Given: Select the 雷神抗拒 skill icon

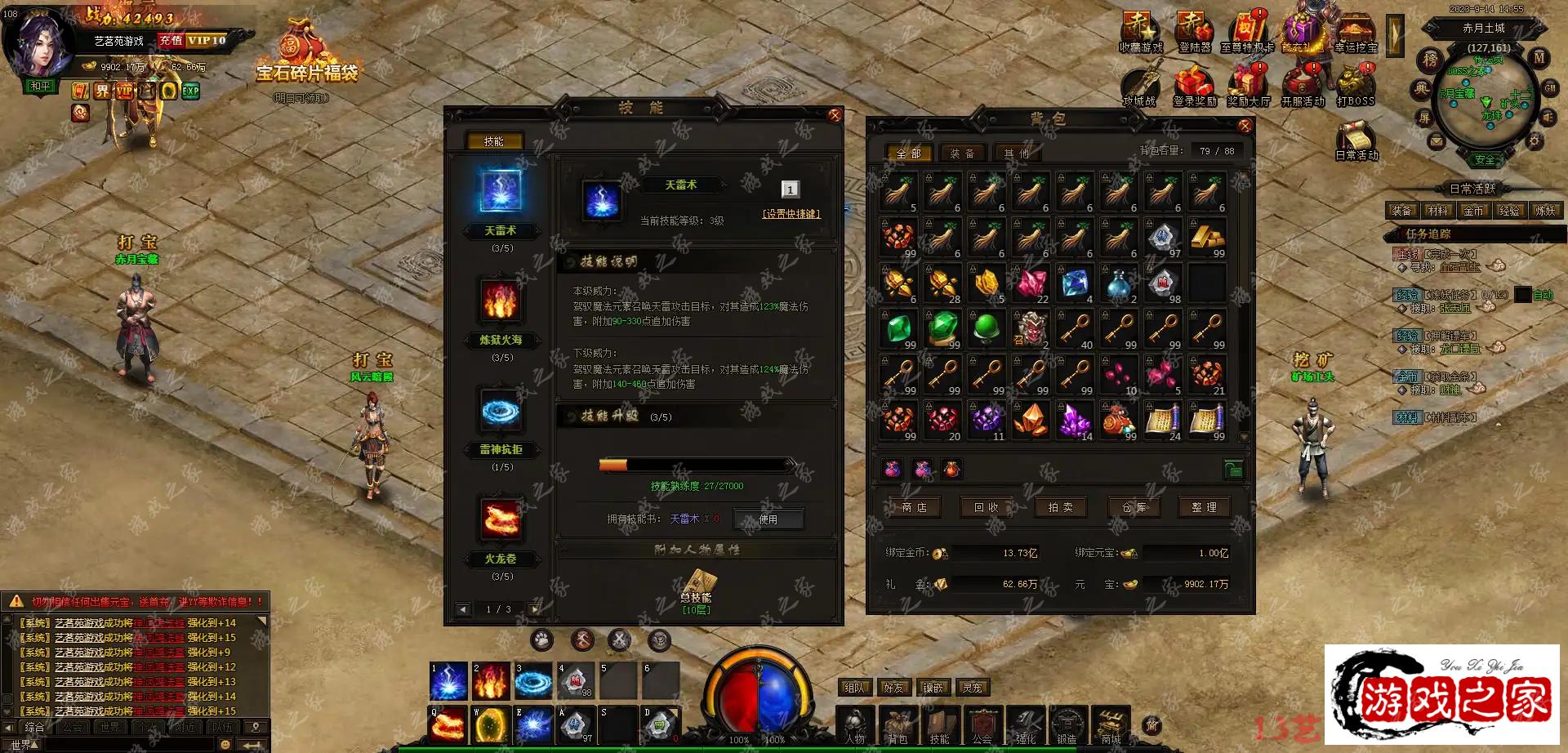Looking at the screenshot, I should (501, 410).
